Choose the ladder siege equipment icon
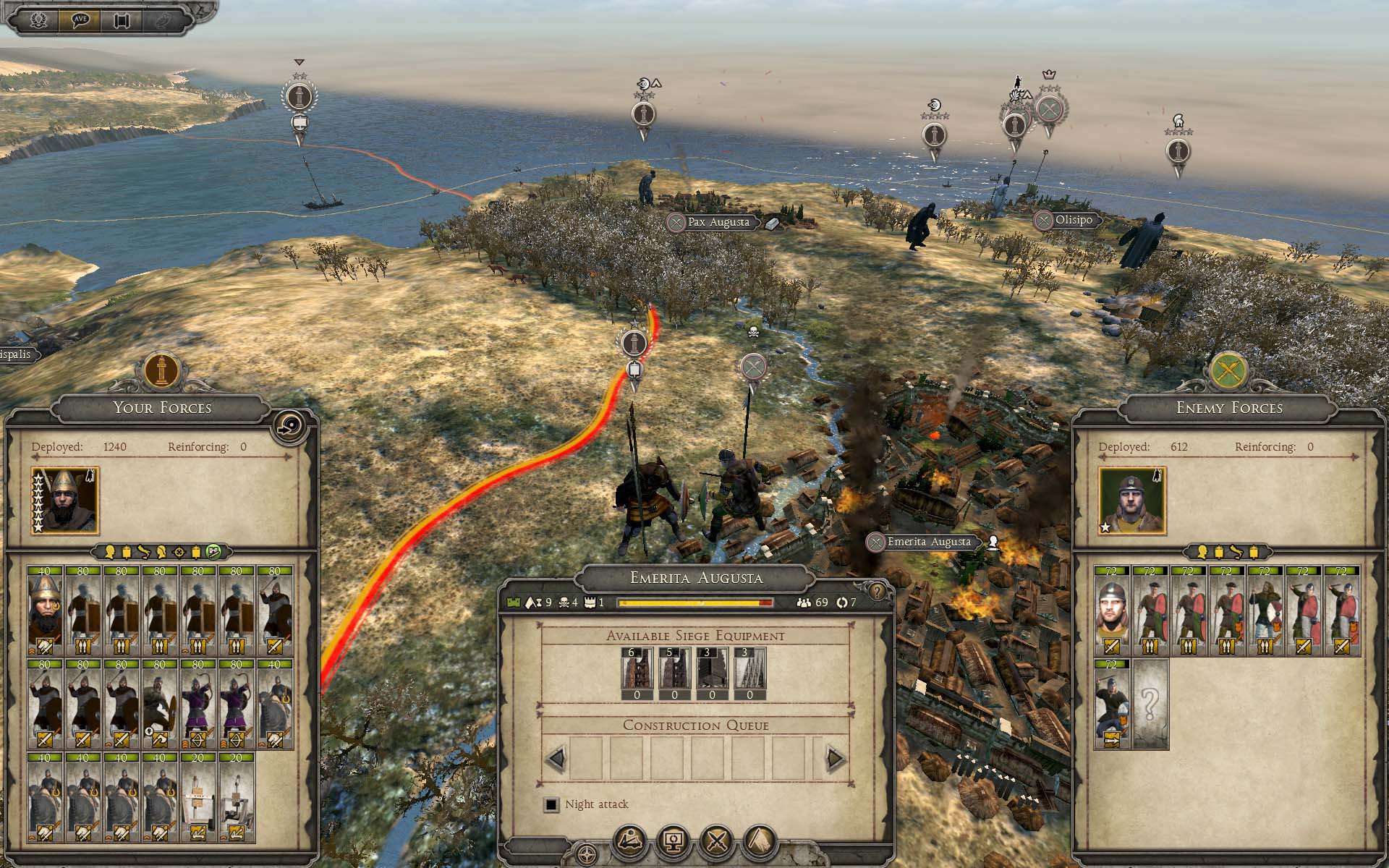The width and height of the screenshot is (1389, 868). (749, 673)
